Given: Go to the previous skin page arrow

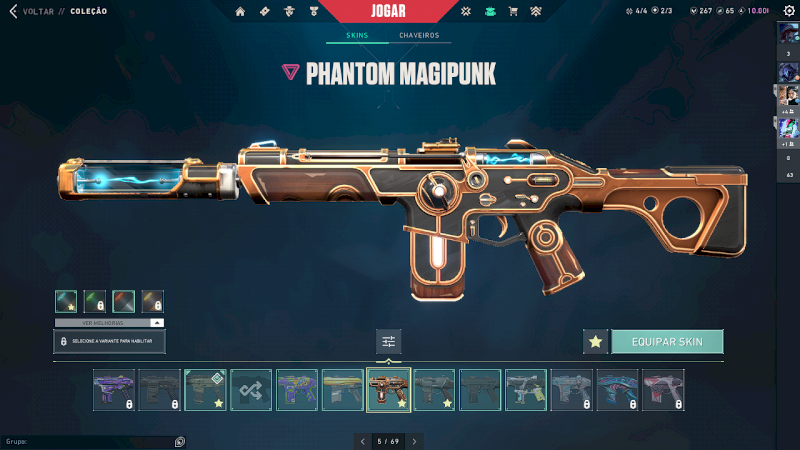Looking at the screenshot, I should pos(361,440).
